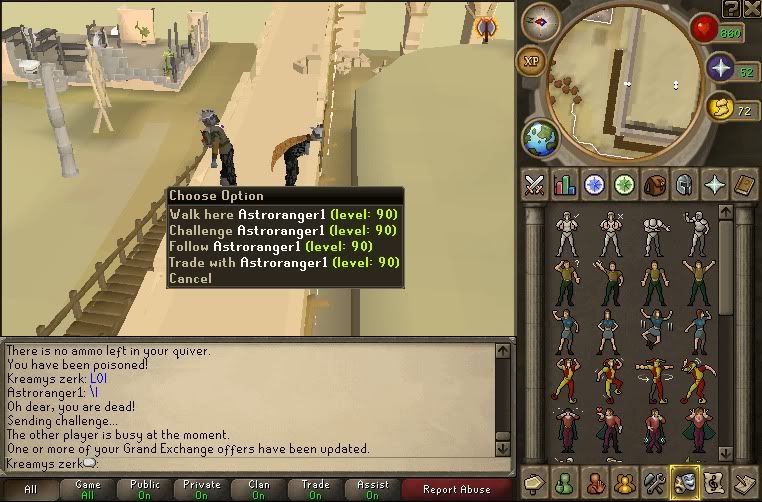This screenshot has height=502, width=762.
Task: Toggle the Public chat tab
Action: tap(145, 489)
